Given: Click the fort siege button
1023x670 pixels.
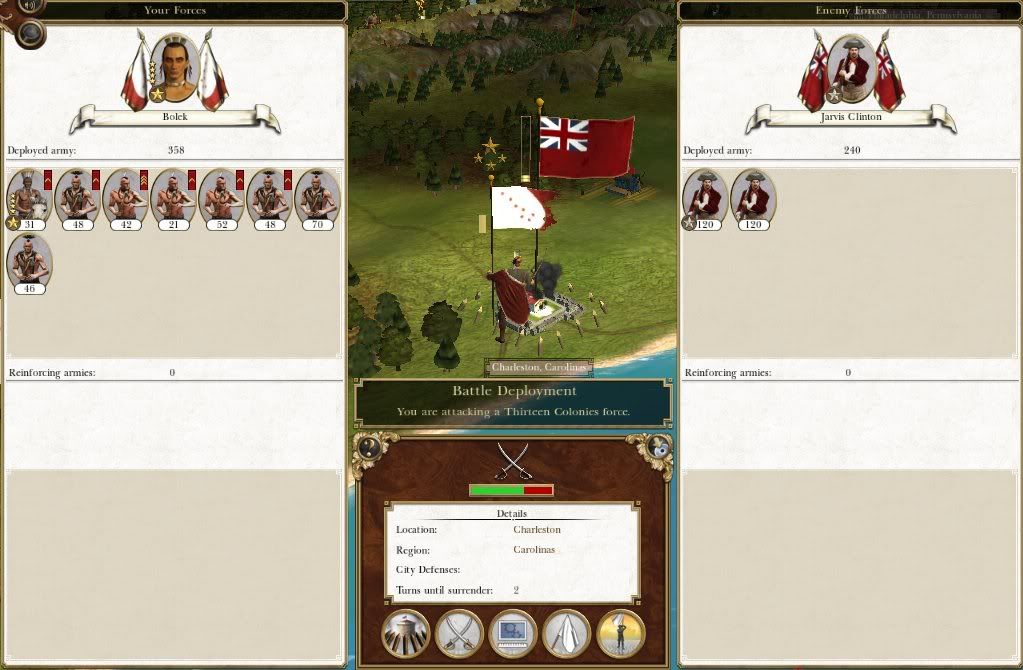Looking at the screenshot, I should coord(406,633).
